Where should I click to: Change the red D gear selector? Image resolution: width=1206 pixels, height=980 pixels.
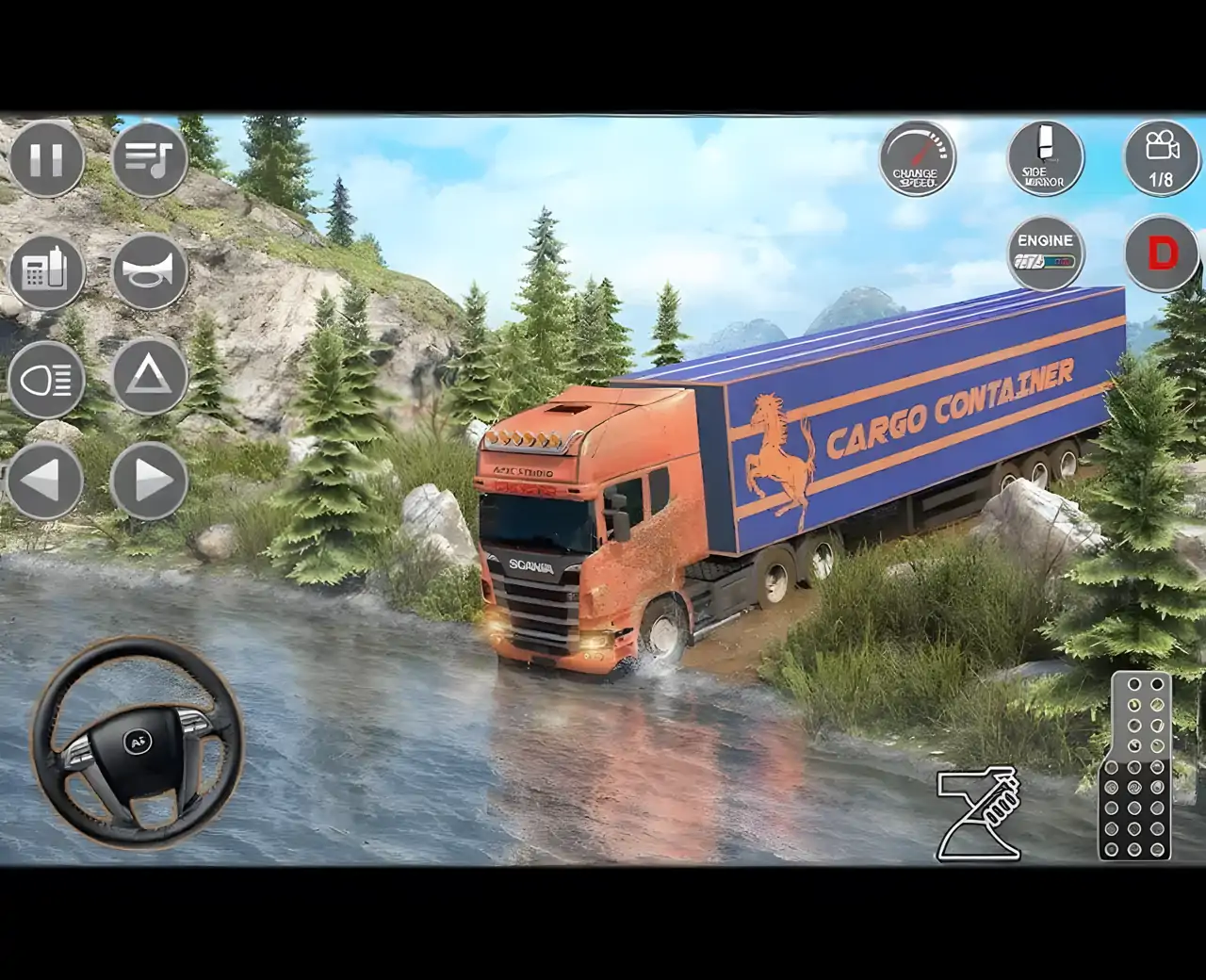(x=1163, y=253)
